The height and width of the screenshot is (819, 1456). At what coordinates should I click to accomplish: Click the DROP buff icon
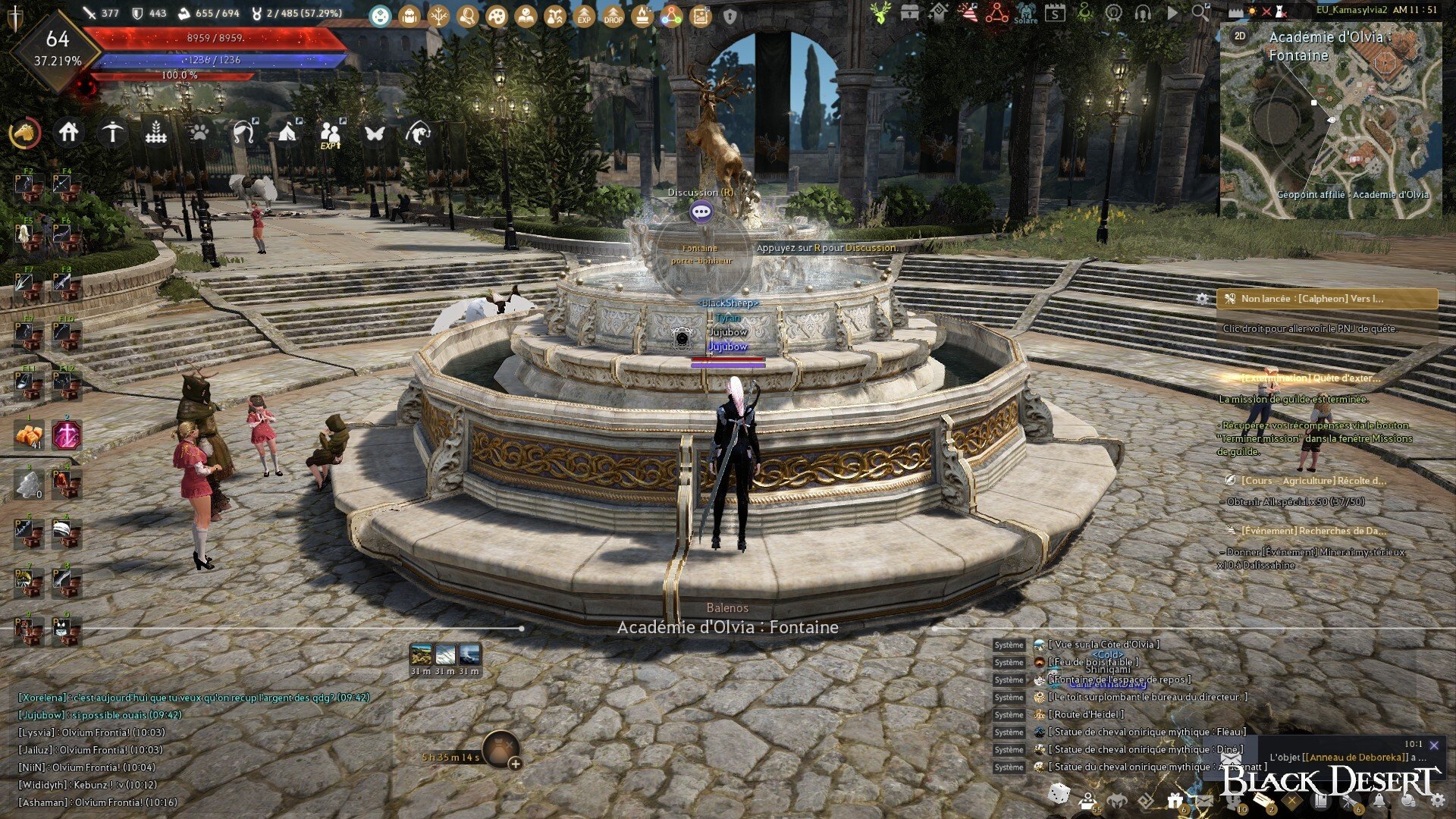[613, 15]
